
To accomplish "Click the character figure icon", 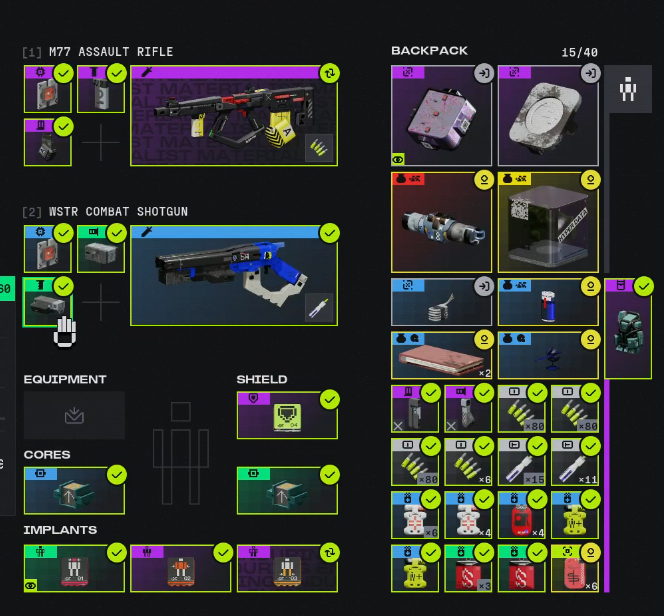I will tap(628, 90).
